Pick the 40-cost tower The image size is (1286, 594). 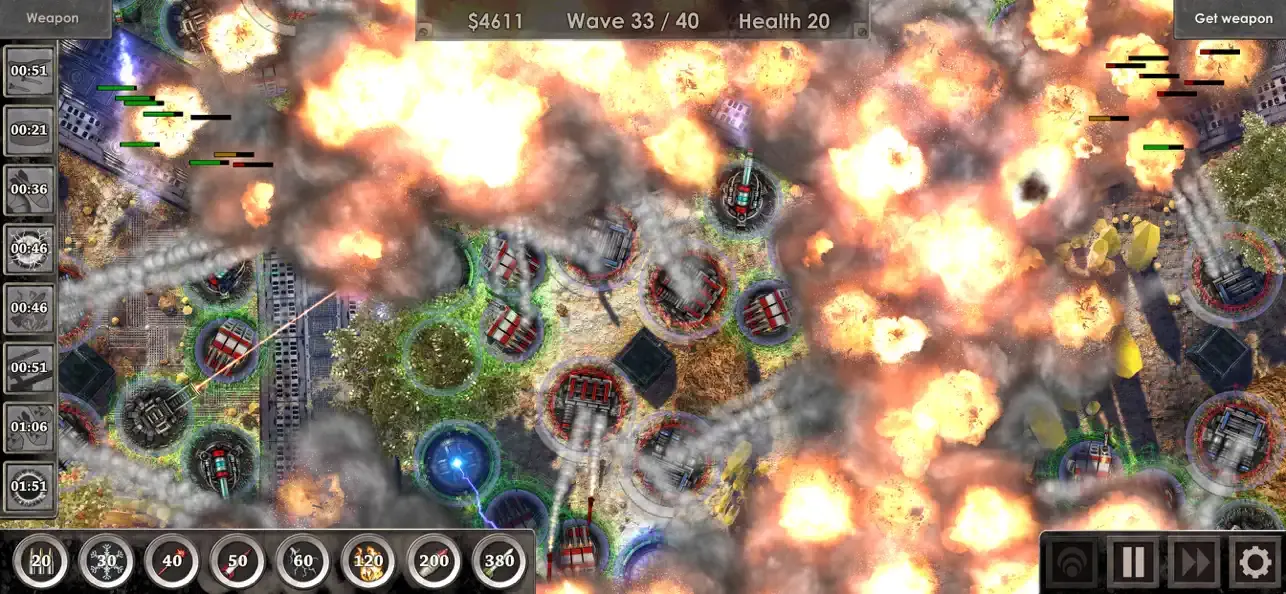point(172,561)
